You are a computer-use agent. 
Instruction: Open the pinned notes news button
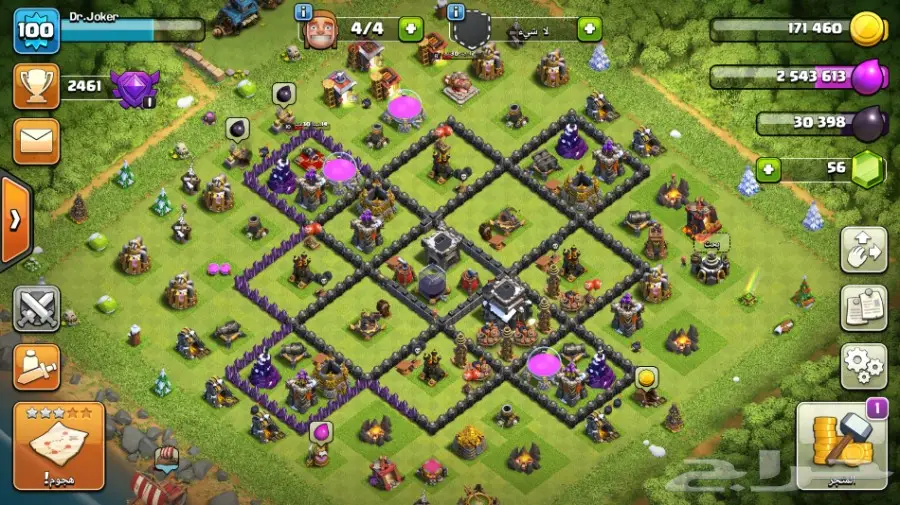tap(863, 309)
